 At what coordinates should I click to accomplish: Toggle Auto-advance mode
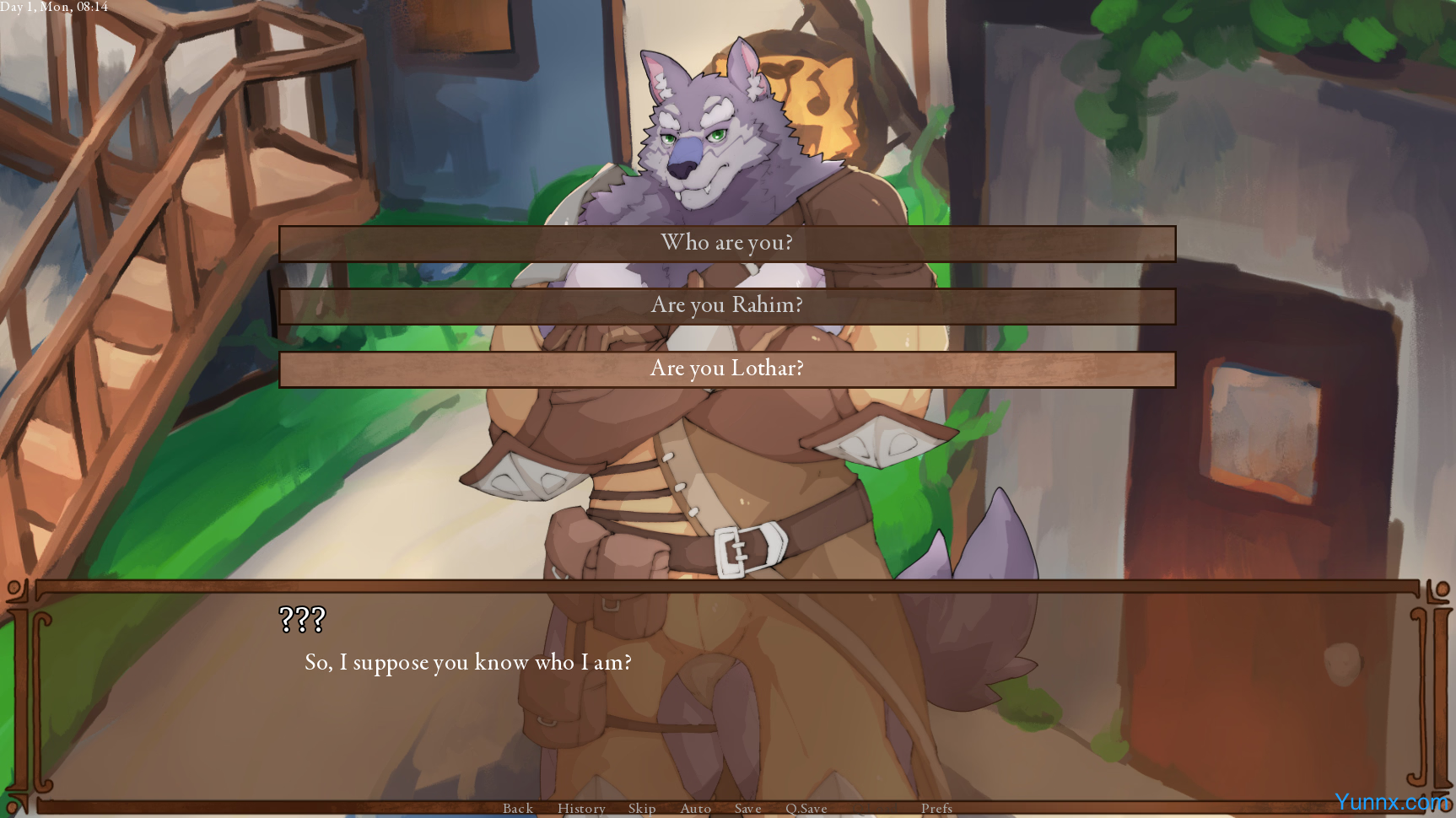point(696,808)
